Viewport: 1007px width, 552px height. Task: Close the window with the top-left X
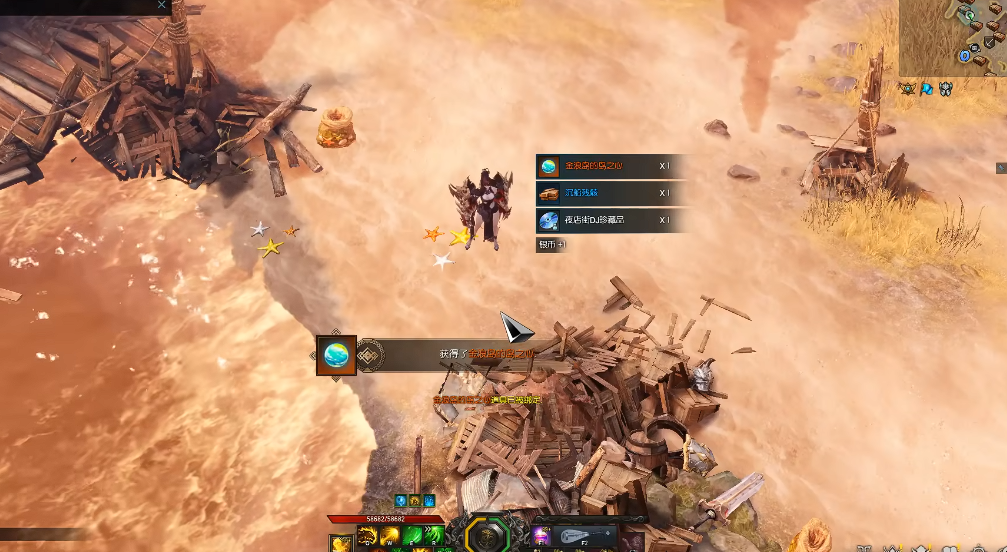(x=162, y=5)
